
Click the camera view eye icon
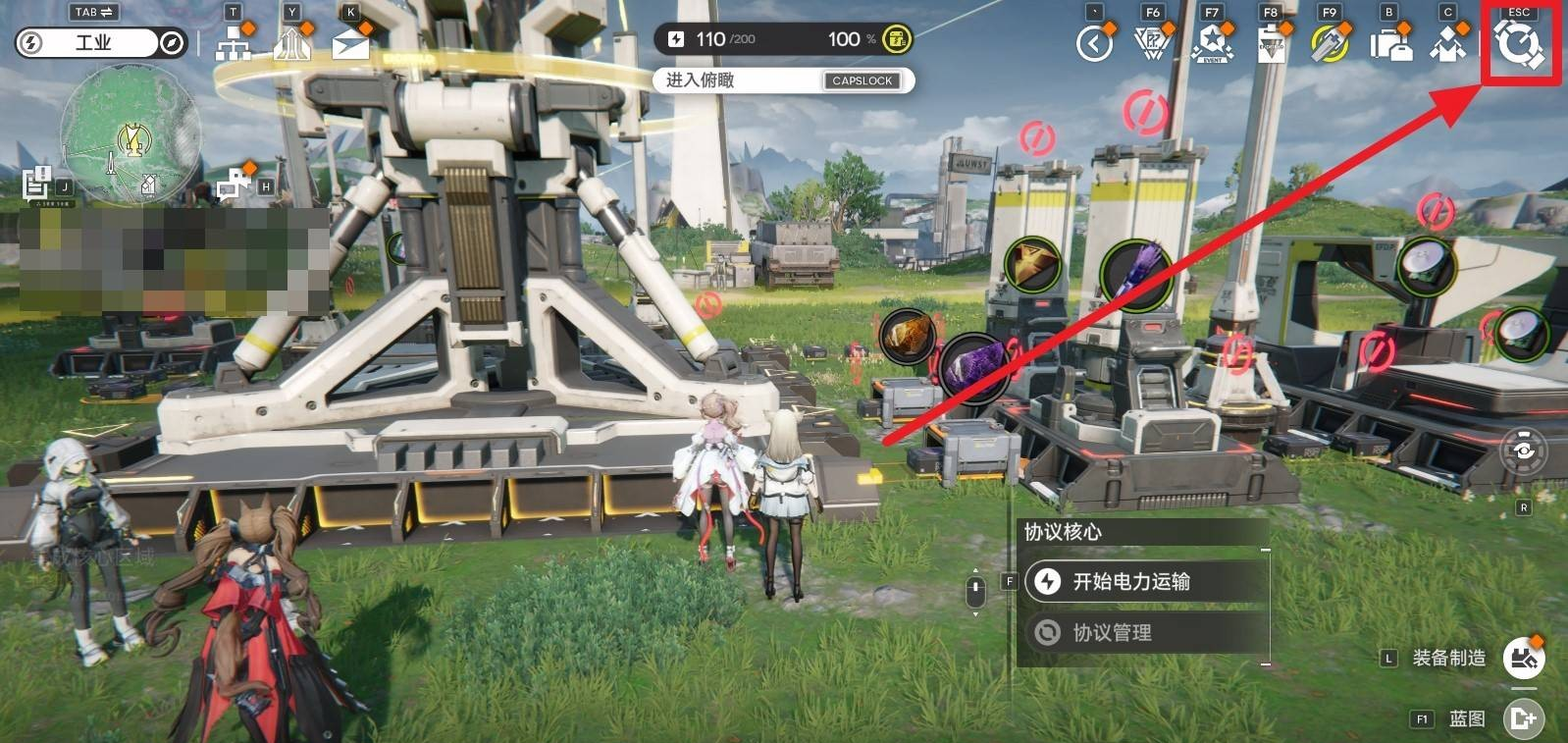click(x=1523, y=451)
